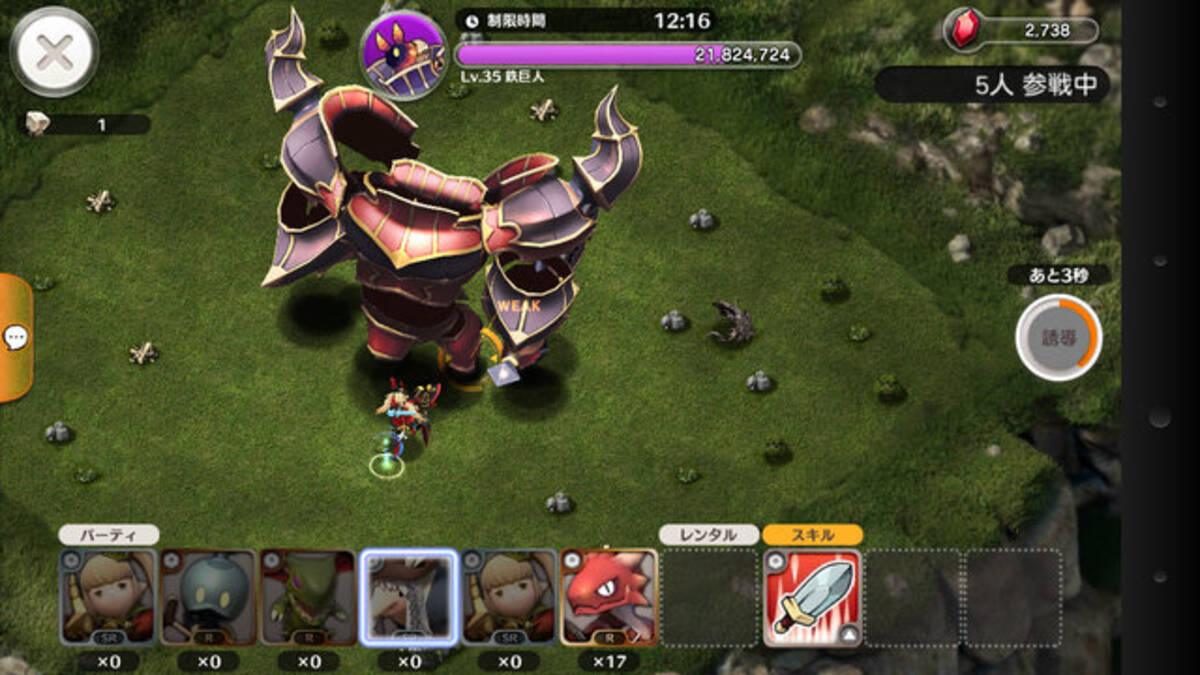The image size is (1200, 675).
Task: Select the empty レンタル rental slot
Action: point(709,597)
